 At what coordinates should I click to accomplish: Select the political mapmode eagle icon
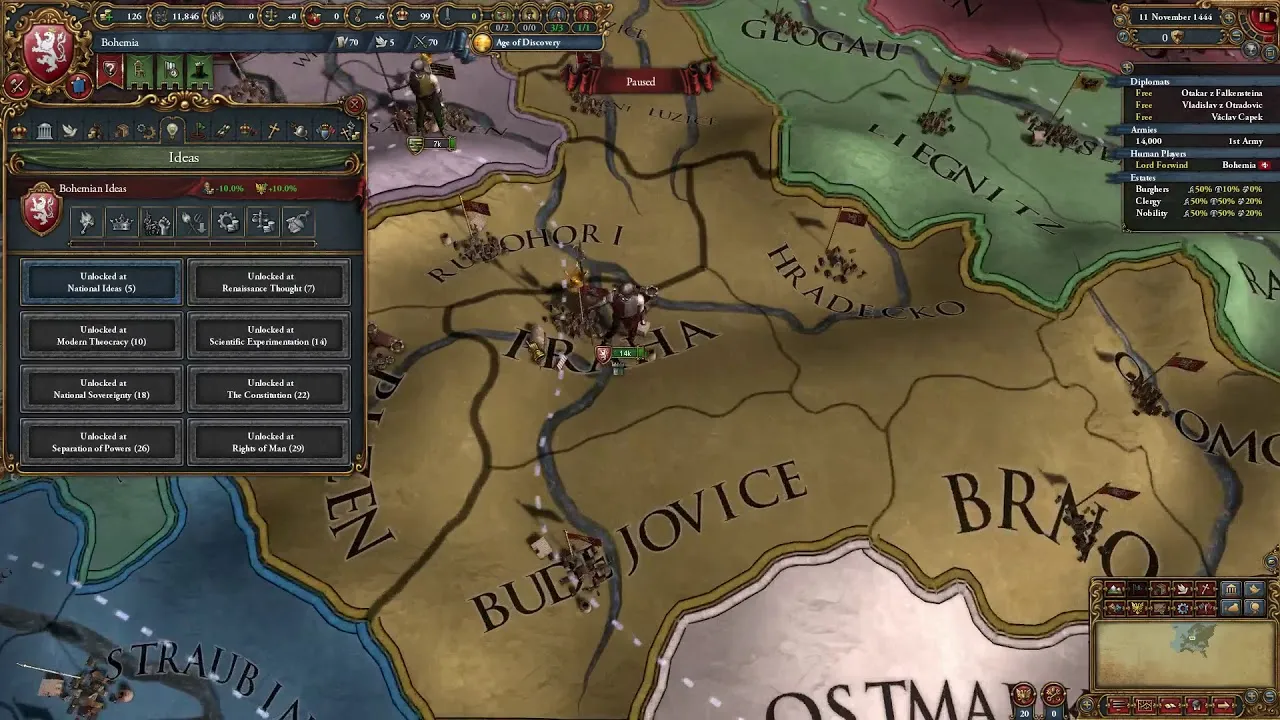pyautogui.click(x=1136, y=607)
